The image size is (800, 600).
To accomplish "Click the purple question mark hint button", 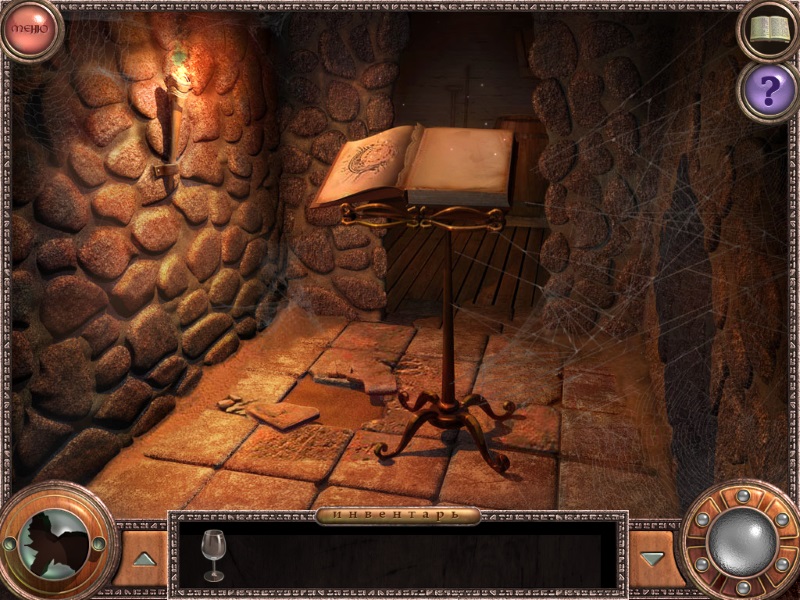I will 768,91.
